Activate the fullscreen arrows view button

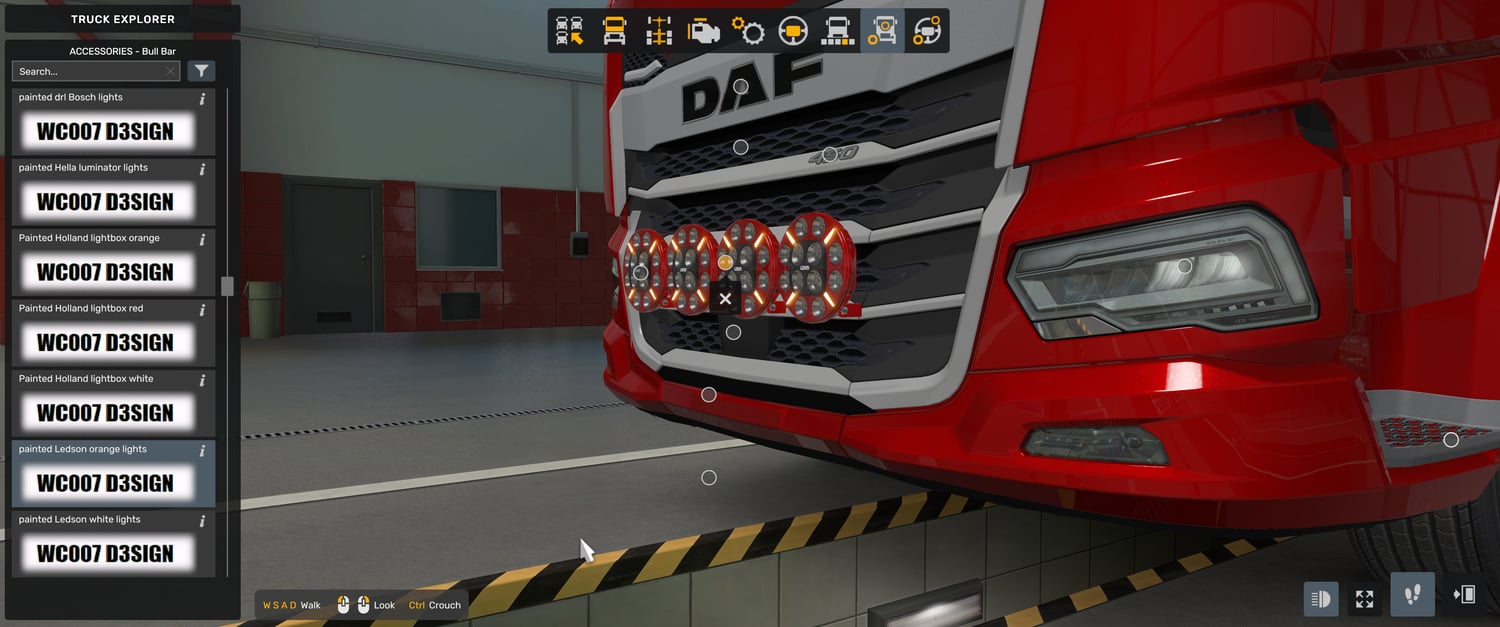coord(1364,598)
